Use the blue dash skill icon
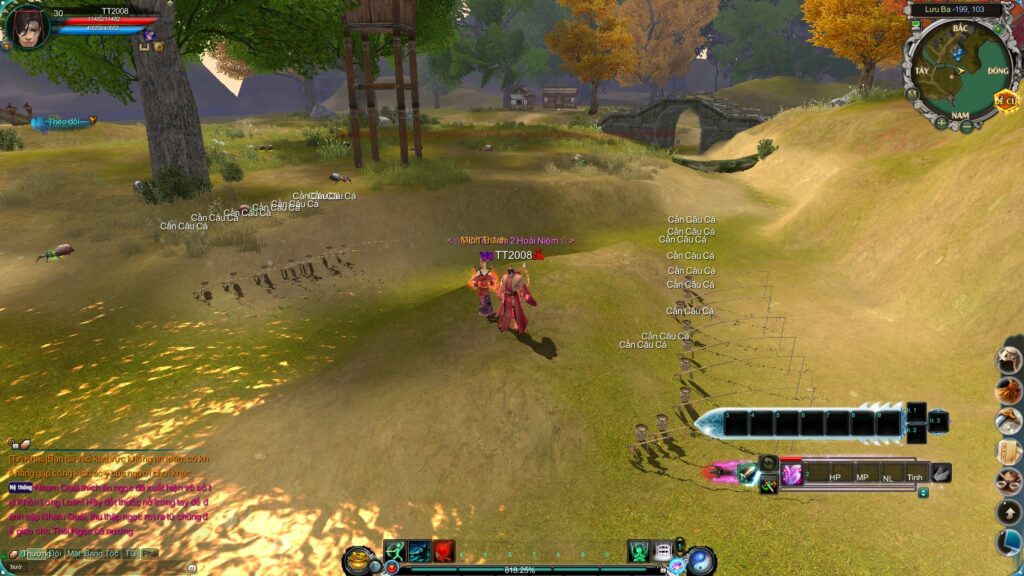The image size is (1024, 576). tap(419, 551)
